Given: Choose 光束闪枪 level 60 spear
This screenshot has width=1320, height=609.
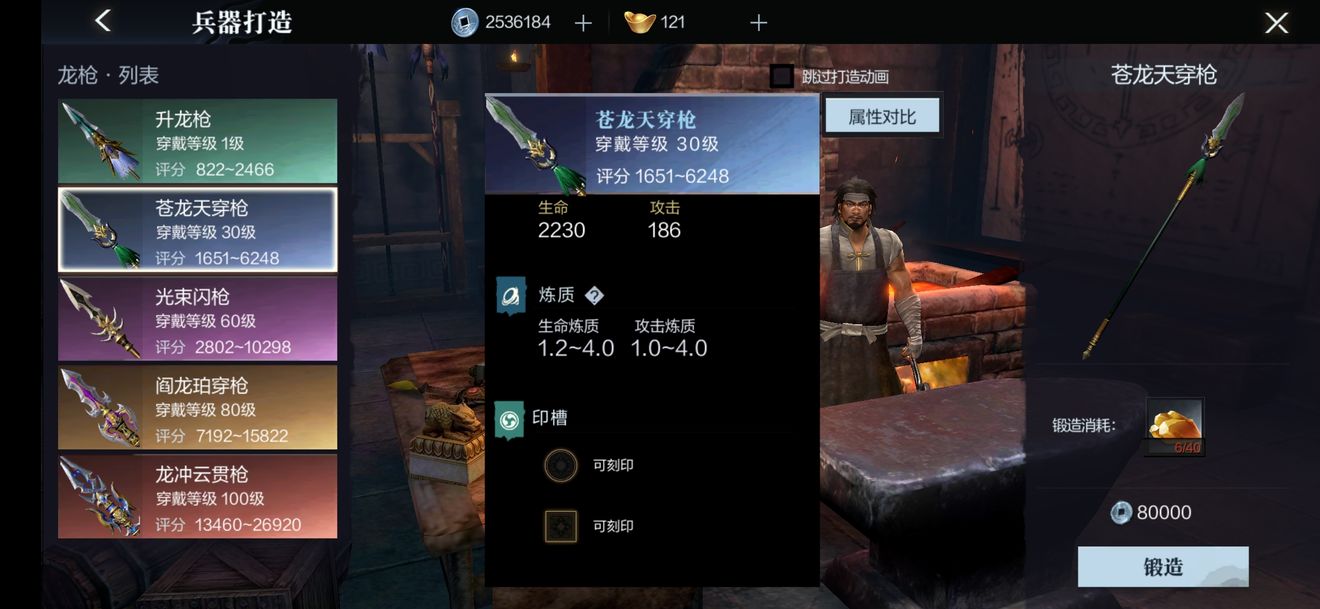Looking at the screenshot, I should click(197, 319).
